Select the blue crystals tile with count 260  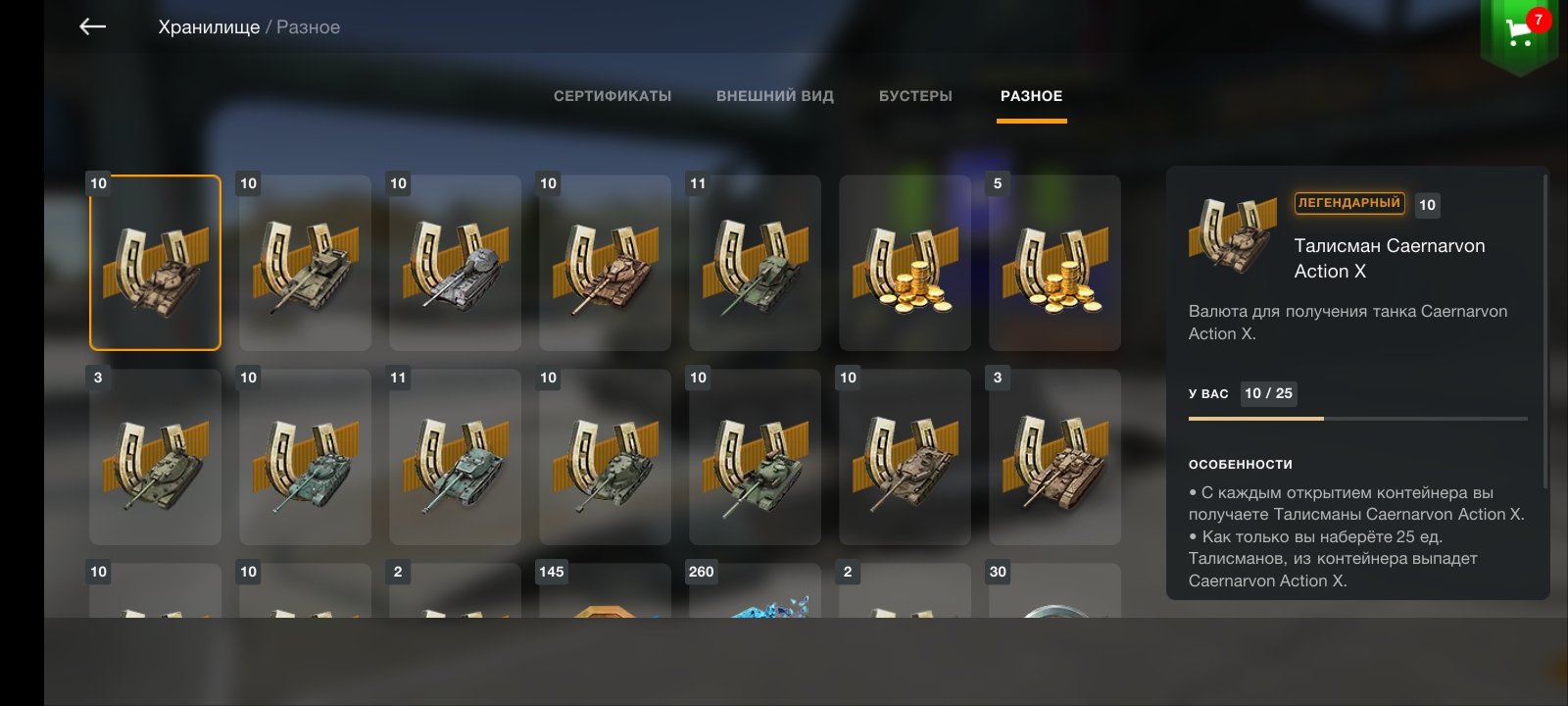(755, 591)
